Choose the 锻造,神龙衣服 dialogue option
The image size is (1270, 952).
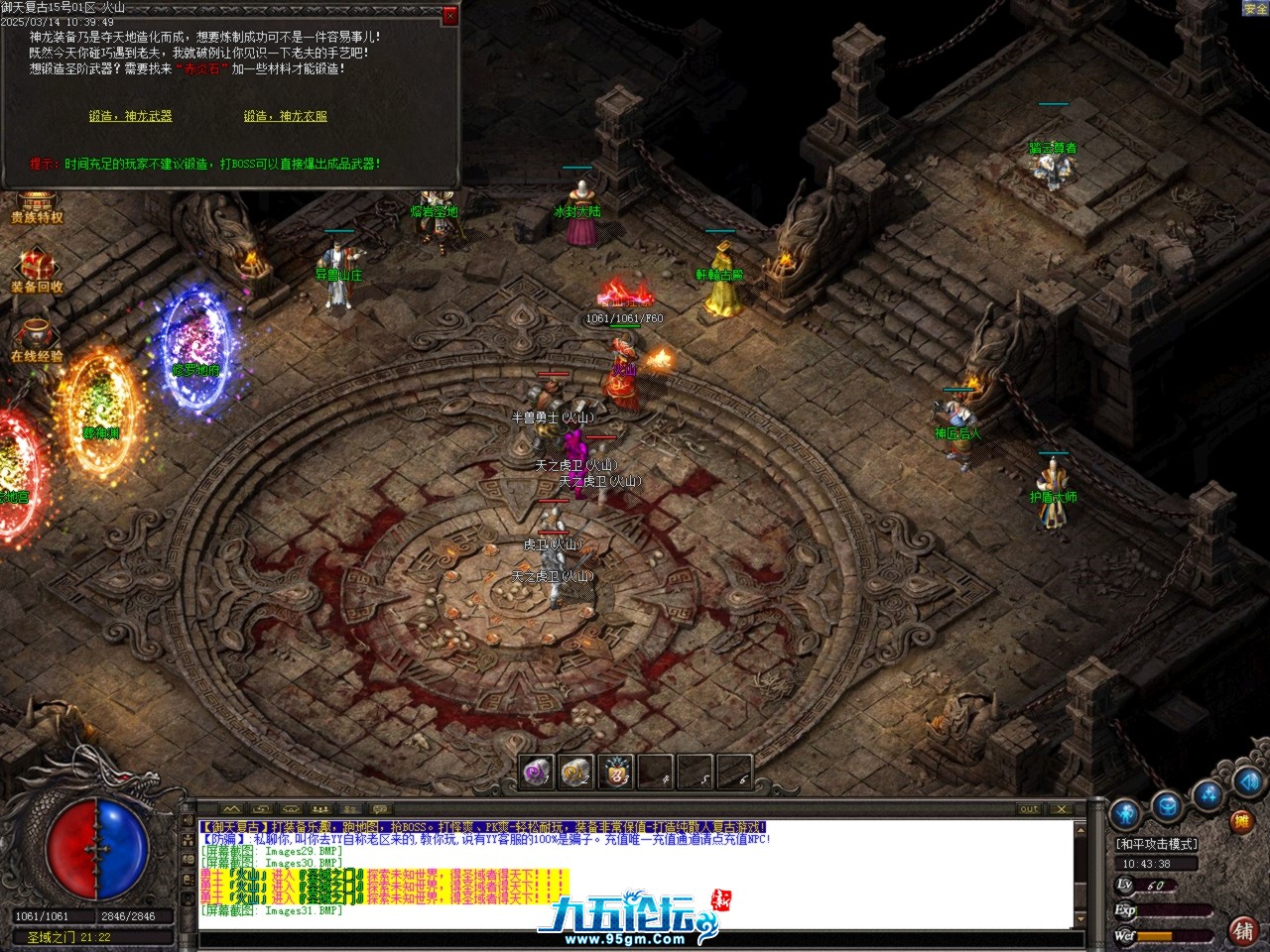[285, 116]
